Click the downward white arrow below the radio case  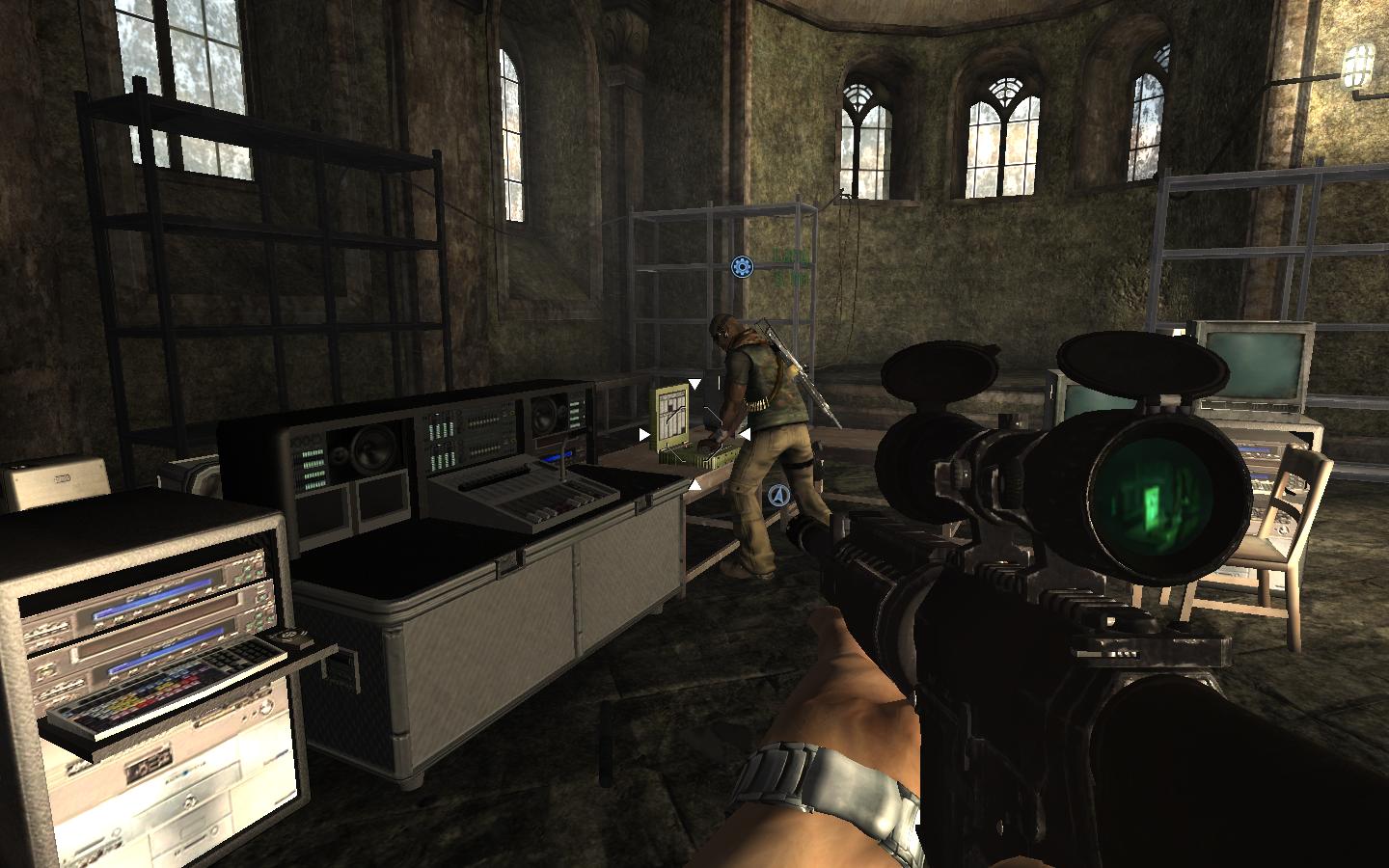pyautogui.click(x=694, y=485)
